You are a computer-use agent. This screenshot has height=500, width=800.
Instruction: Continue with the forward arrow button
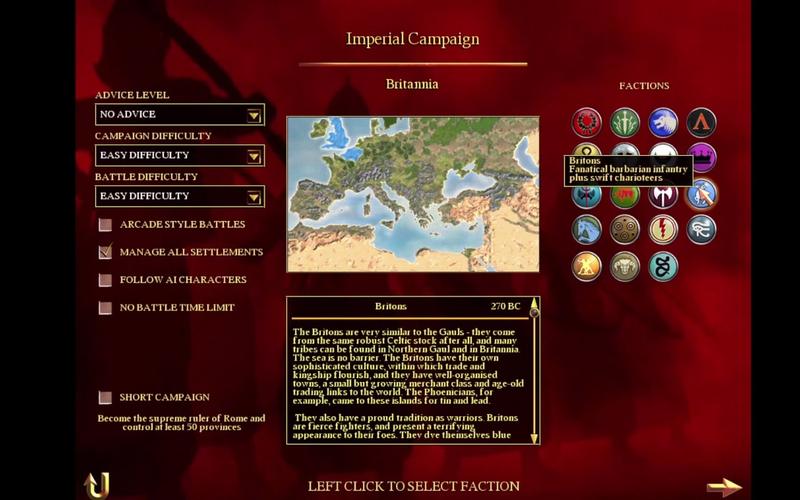tap(724, 487)
